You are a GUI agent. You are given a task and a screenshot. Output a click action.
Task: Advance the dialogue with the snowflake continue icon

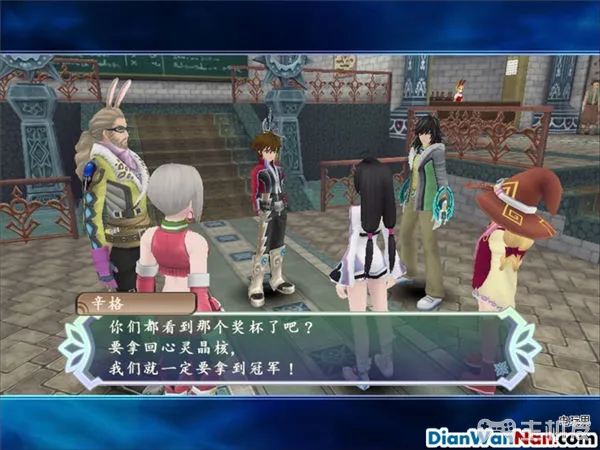click(x=499, y=368)
